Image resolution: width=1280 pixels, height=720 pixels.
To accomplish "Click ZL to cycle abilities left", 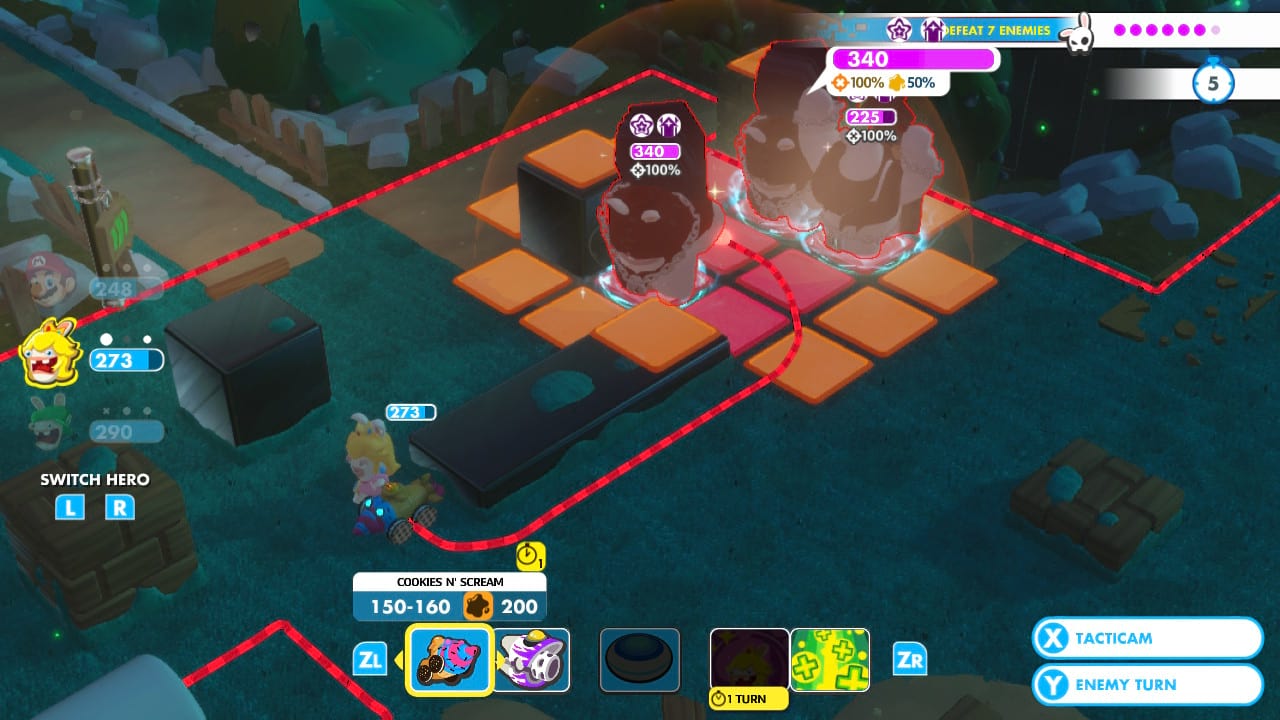I will (372, 659).
